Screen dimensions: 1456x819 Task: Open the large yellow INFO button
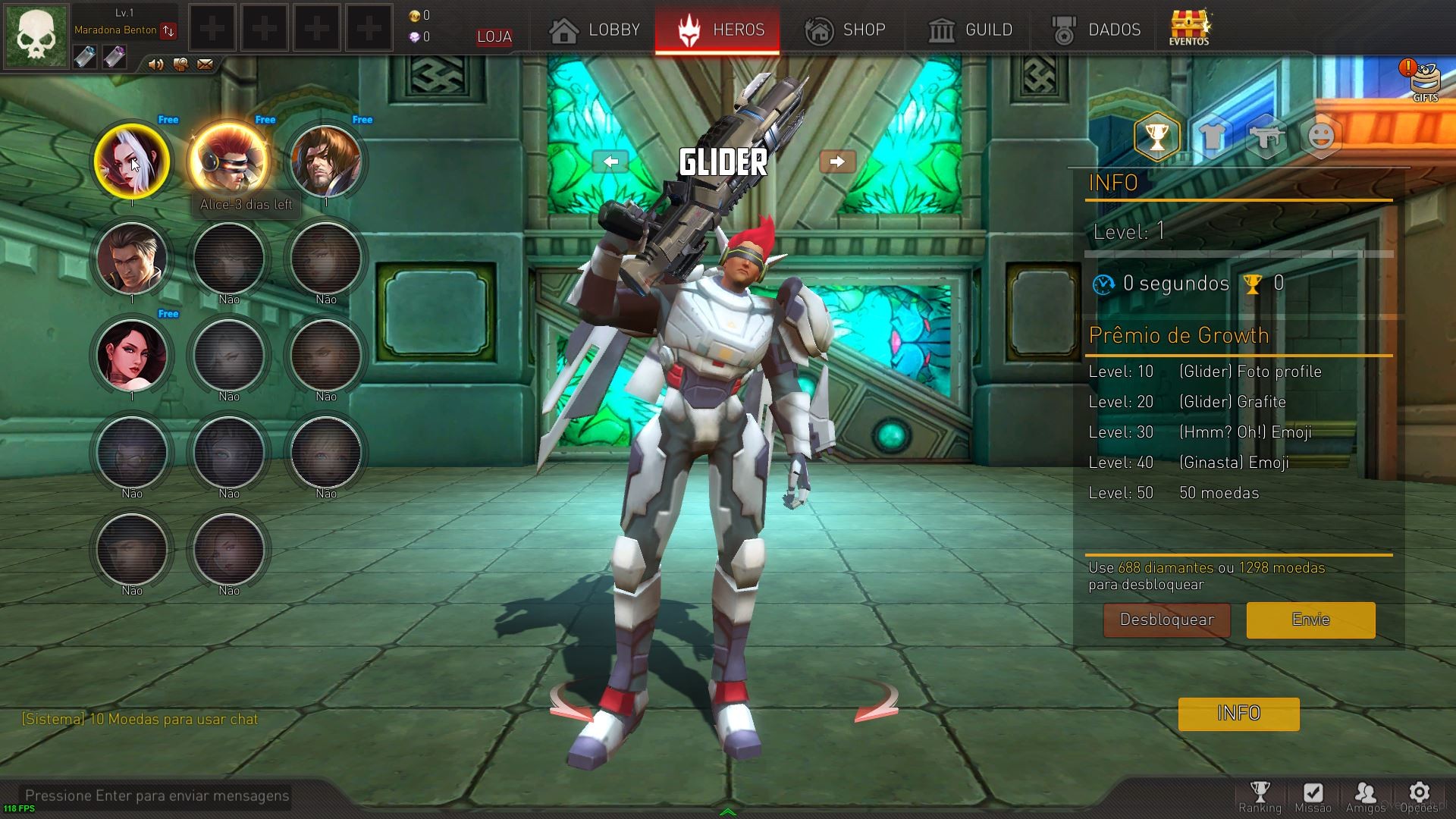click(1238, 714)
